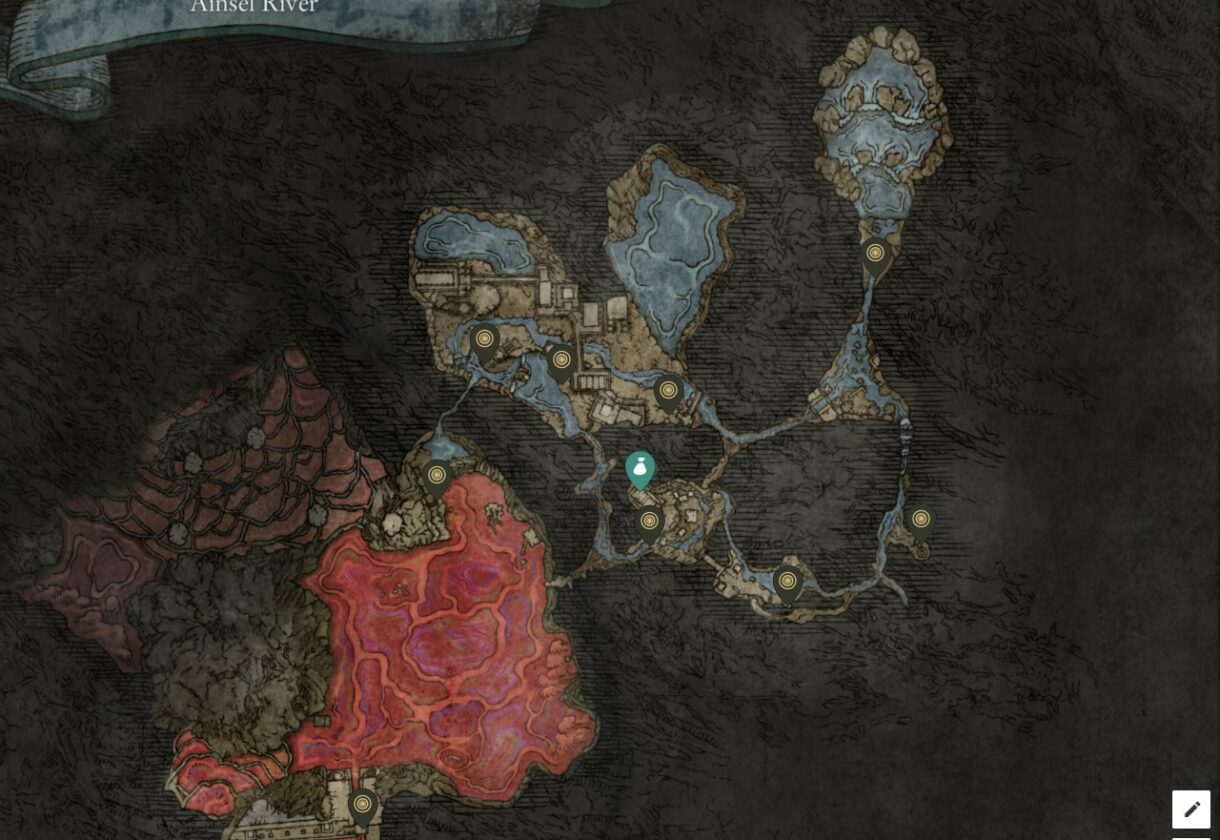
Task: Select the grace marker below the northernmost cavern
Action: [x=875, y=256]
